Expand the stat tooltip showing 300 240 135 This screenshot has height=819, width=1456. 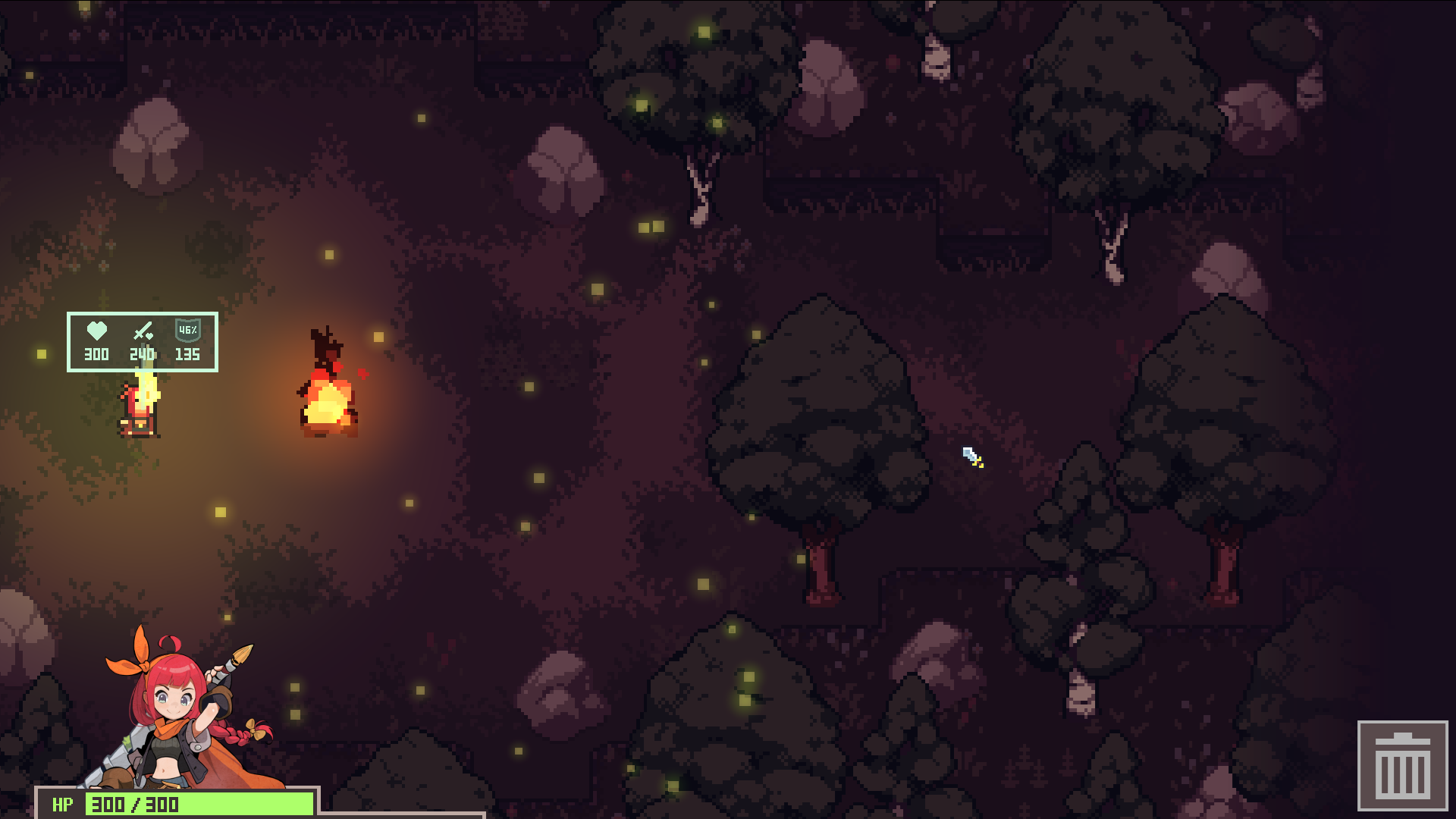tap(143, 343)
